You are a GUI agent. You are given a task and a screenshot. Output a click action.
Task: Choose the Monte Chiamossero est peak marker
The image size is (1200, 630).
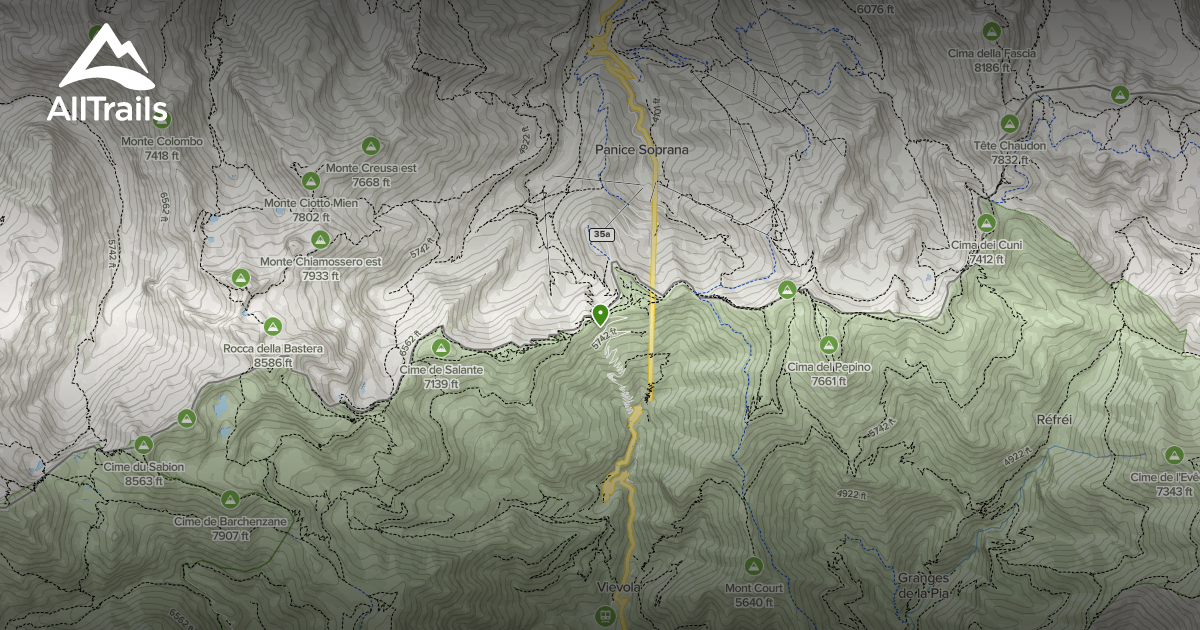[321, 240]
